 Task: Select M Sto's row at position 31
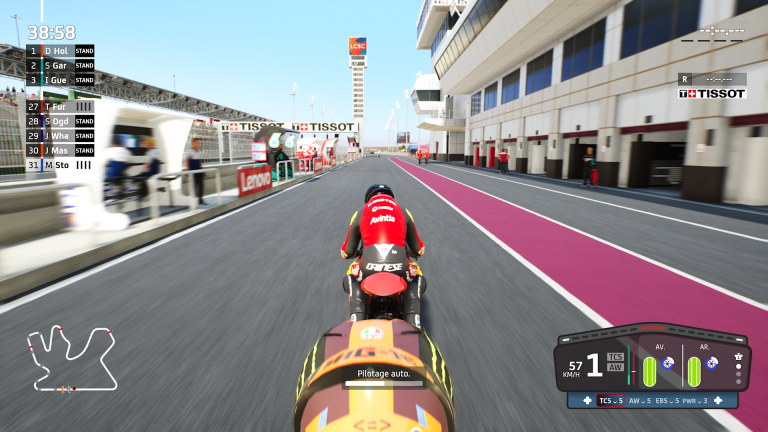coord(60,164)
